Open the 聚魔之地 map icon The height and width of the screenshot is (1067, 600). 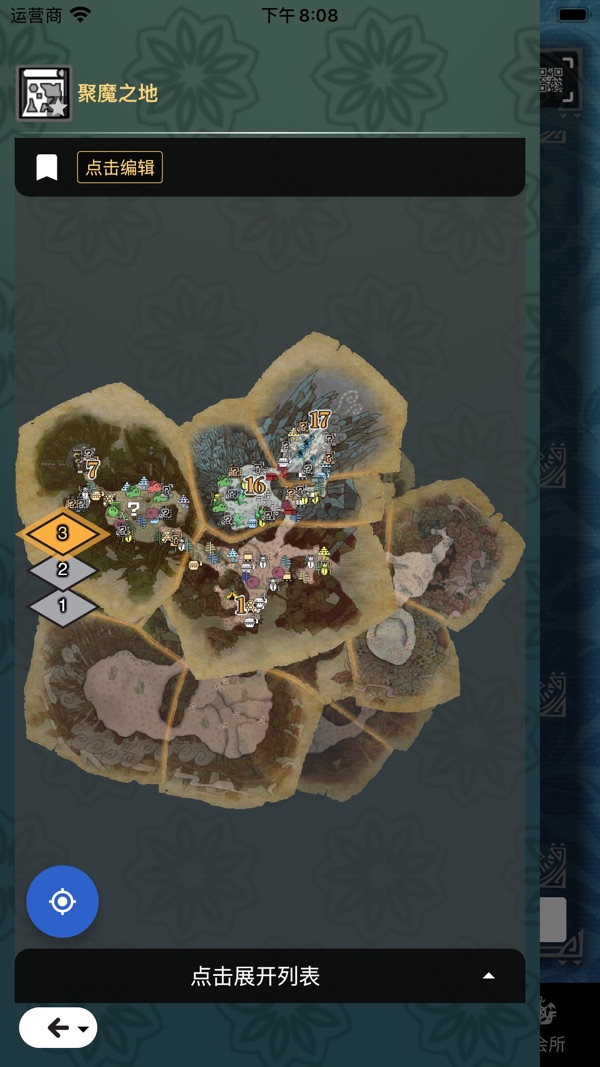click(44, 94)
